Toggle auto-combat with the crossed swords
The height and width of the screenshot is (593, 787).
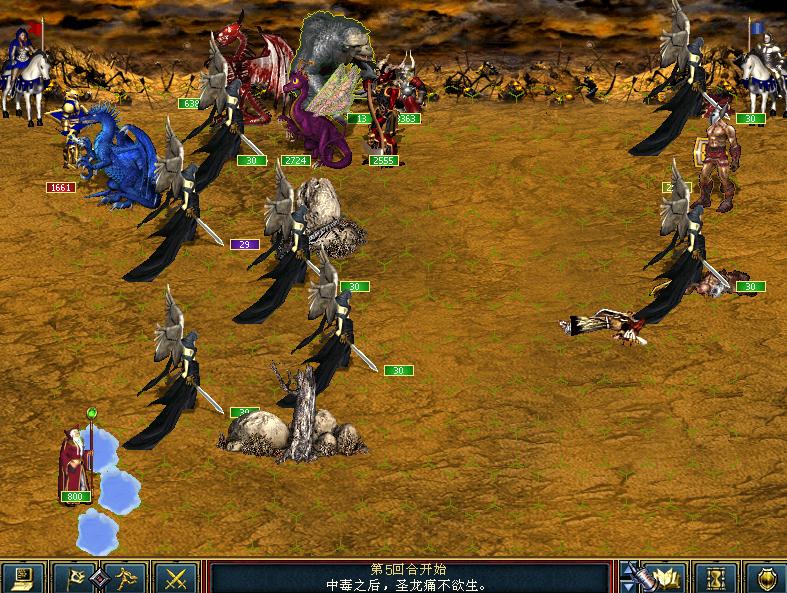pos(177,578)
